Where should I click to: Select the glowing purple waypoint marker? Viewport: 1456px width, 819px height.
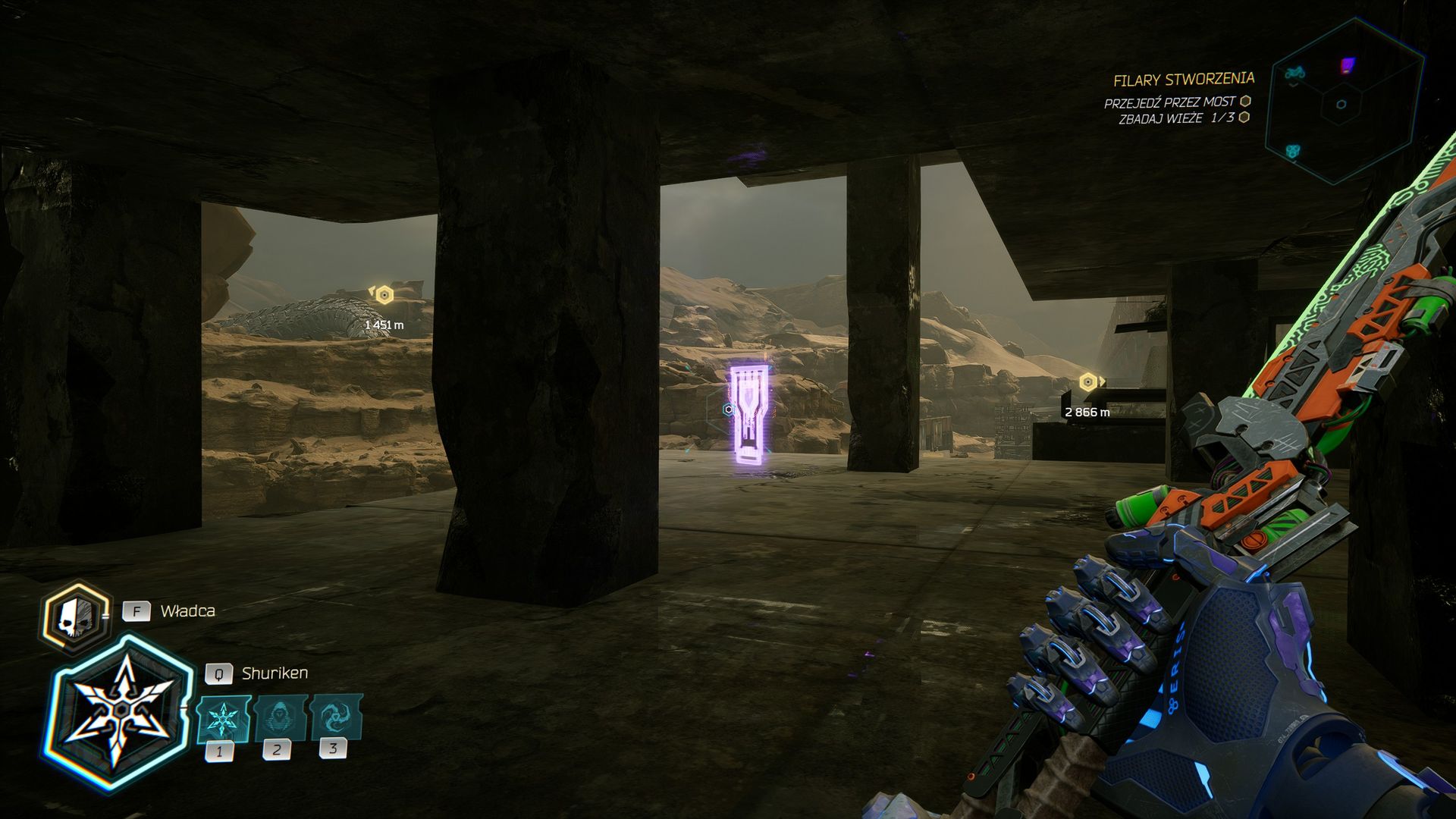(x=750, y=415)
